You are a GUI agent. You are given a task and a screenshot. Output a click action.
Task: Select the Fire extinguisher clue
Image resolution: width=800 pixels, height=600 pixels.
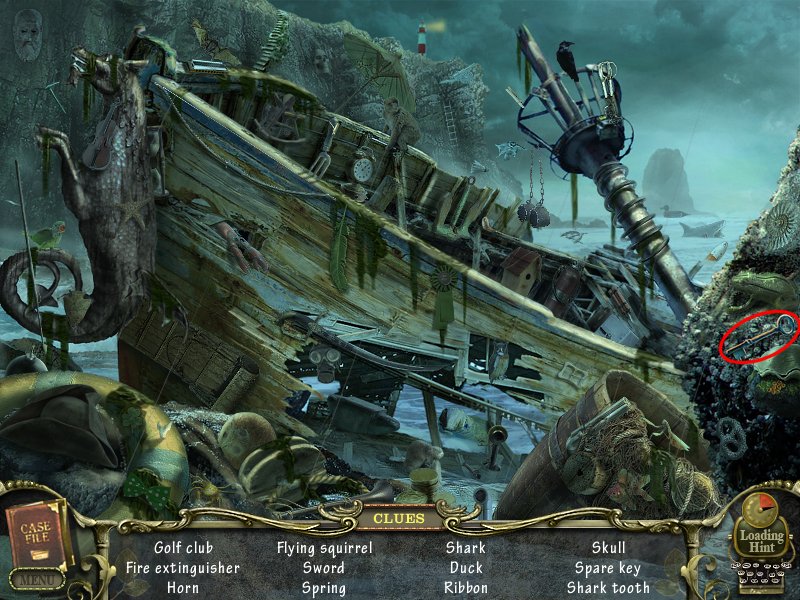click(183, 568)
